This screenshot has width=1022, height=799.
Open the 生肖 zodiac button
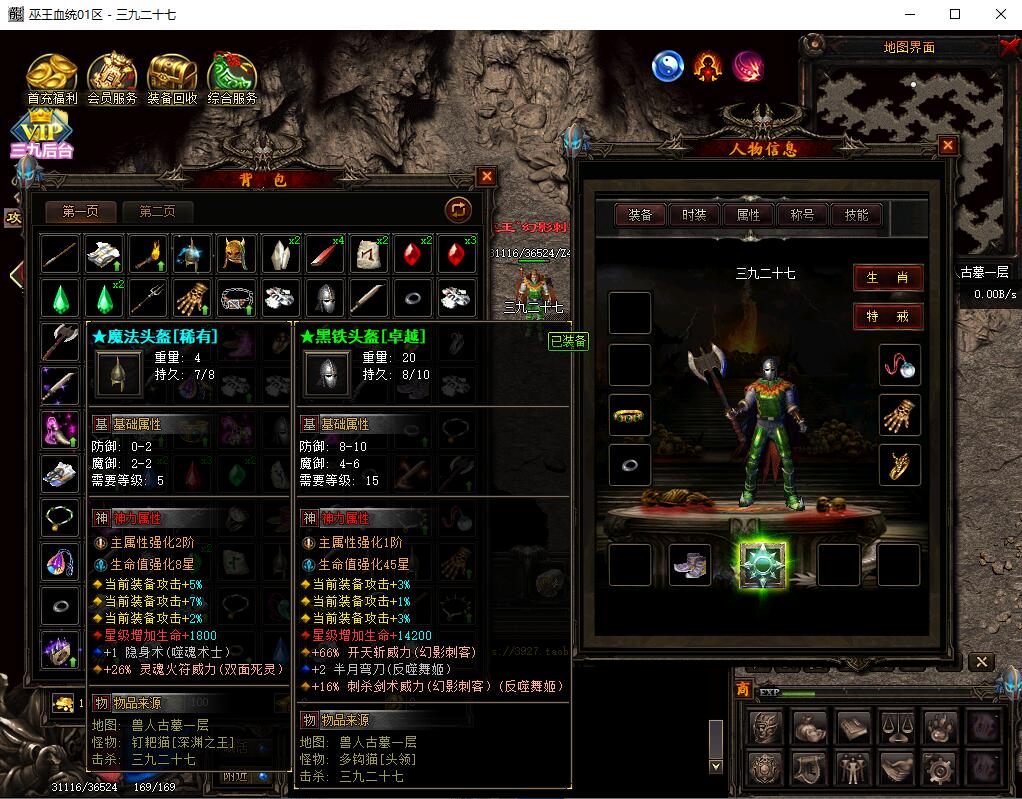coord(888,278)
